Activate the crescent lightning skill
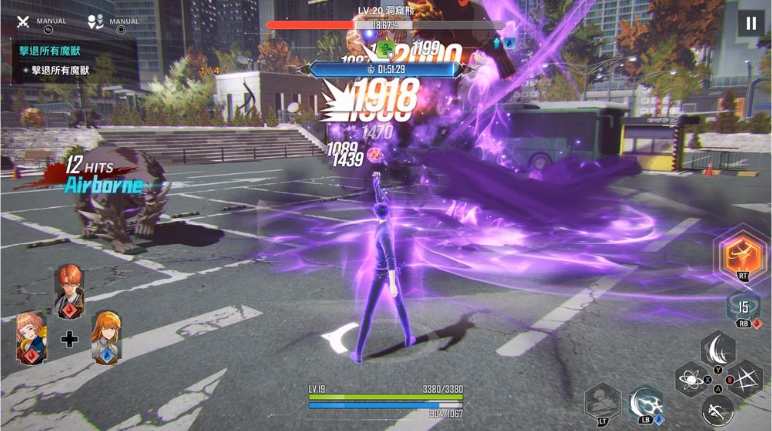Viewport: 772px width, 431px height. 645,403
